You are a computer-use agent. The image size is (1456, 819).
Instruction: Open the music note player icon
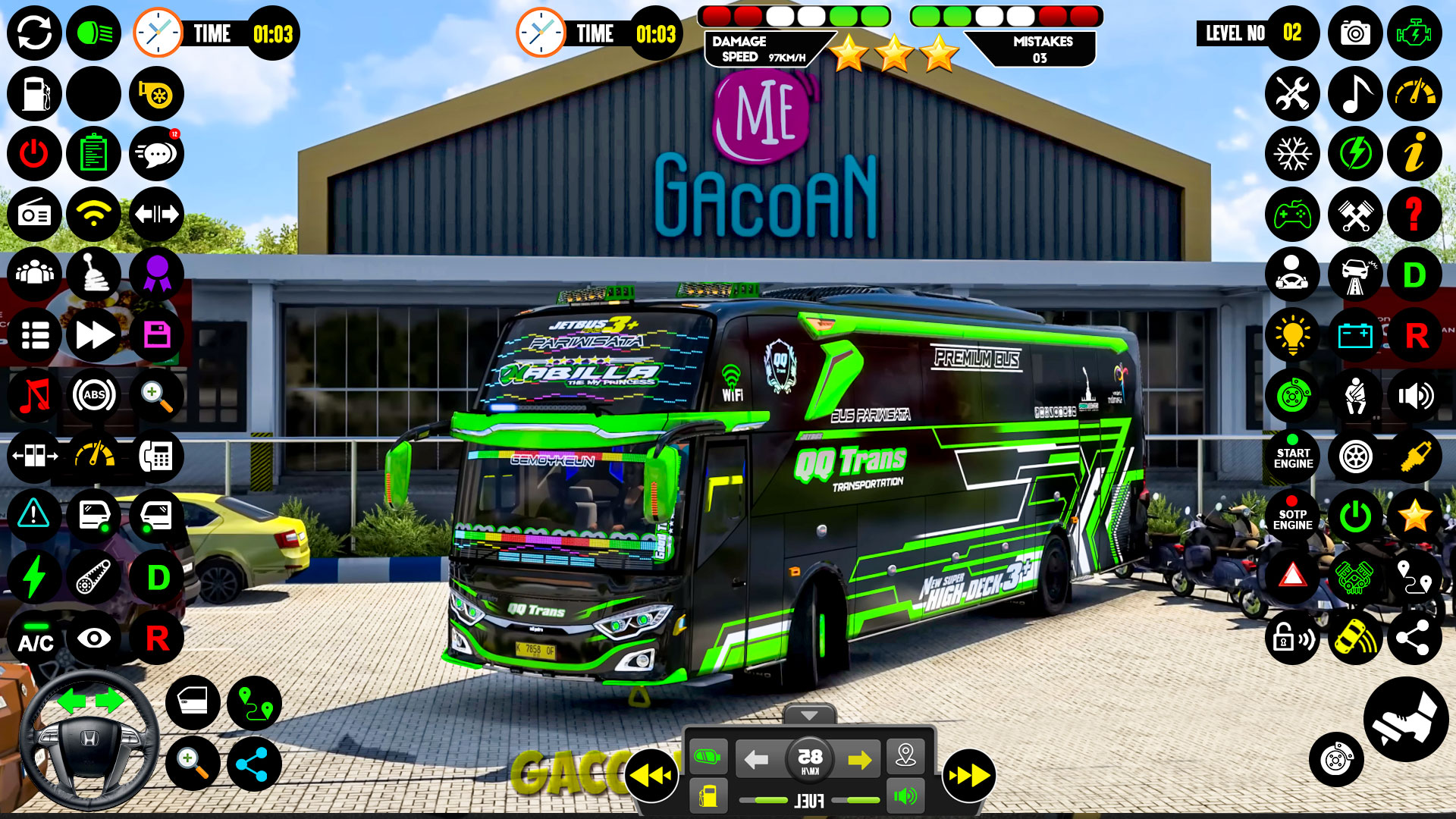1354,93
